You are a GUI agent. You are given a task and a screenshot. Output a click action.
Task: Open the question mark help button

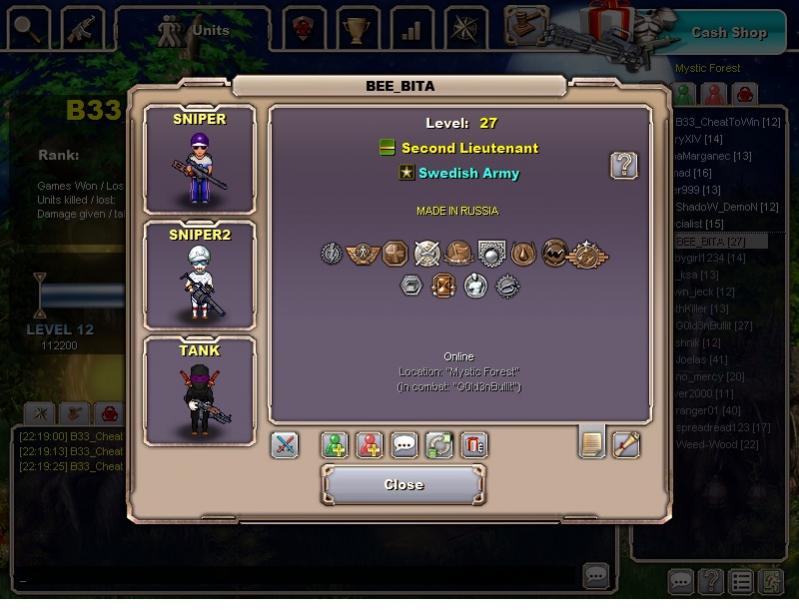pyautogui.click(x=624, y=165)
